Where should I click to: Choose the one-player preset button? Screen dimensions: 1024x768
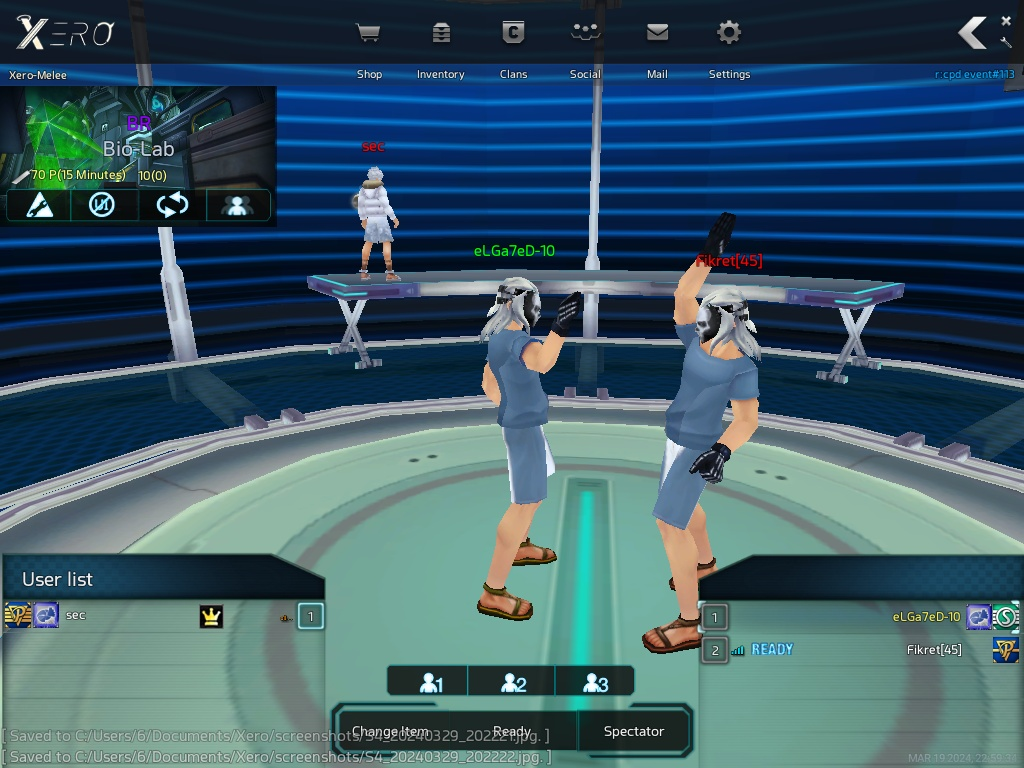[x=429, y=682]
